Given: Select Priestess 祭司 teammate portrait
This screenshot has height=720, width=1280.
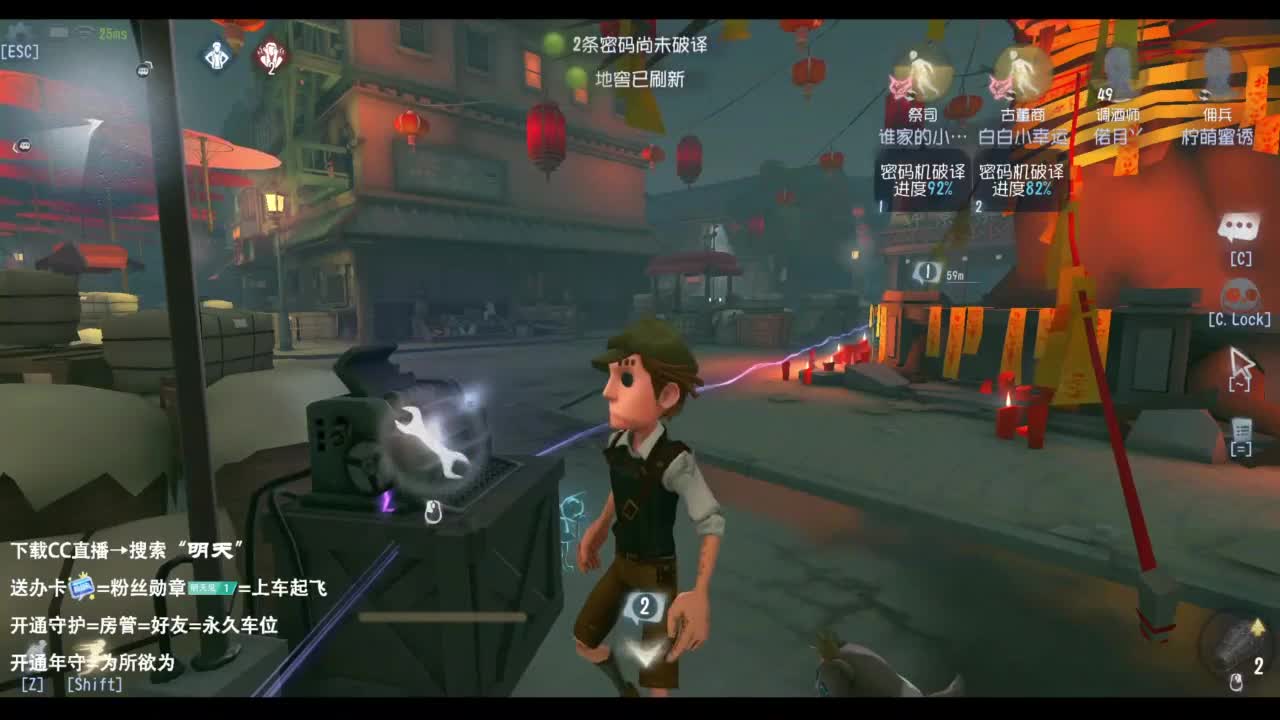Looking at the screenshot, I should [925, 75].
